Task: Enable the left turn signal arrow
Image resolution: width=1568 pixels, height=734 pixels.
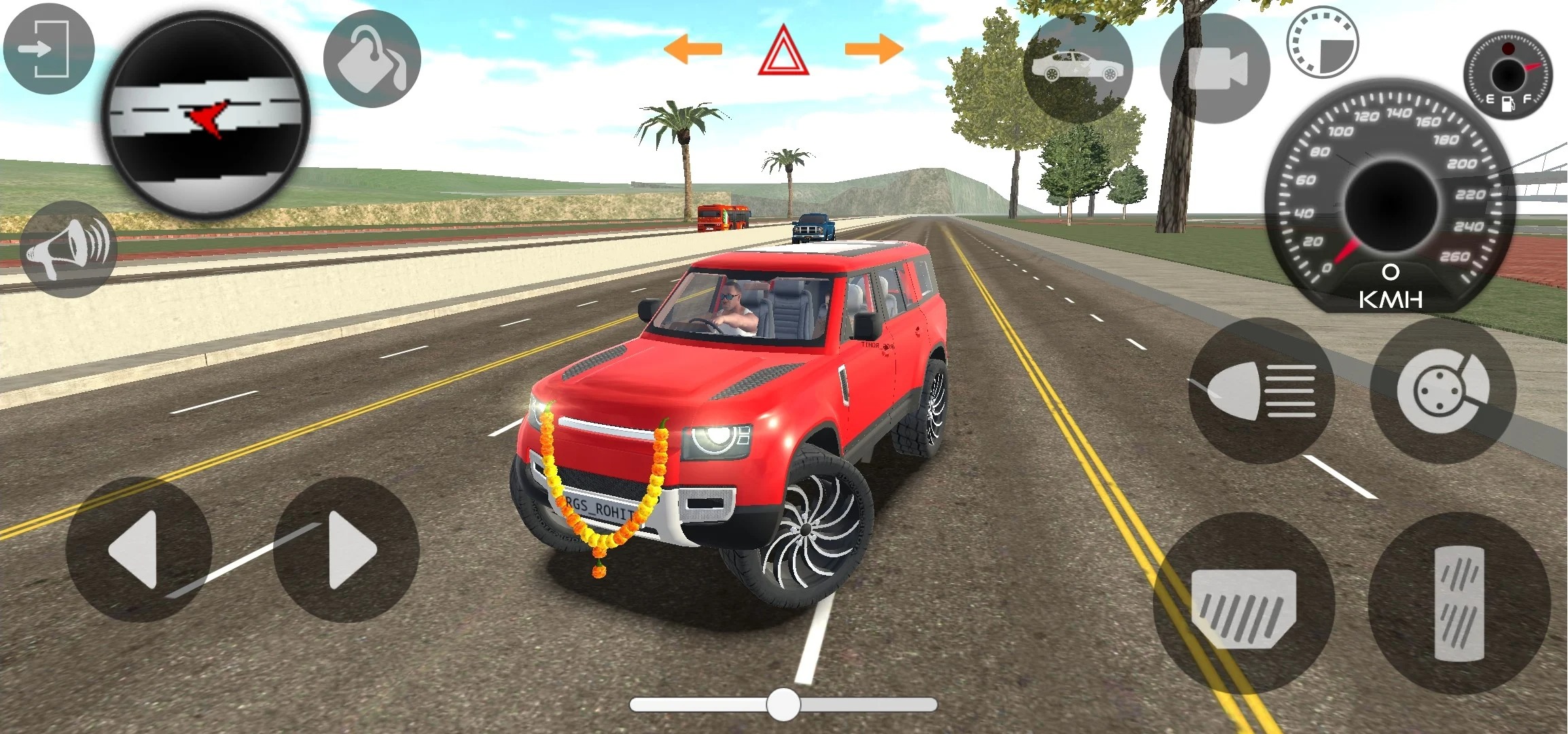Action: point(694,48)
